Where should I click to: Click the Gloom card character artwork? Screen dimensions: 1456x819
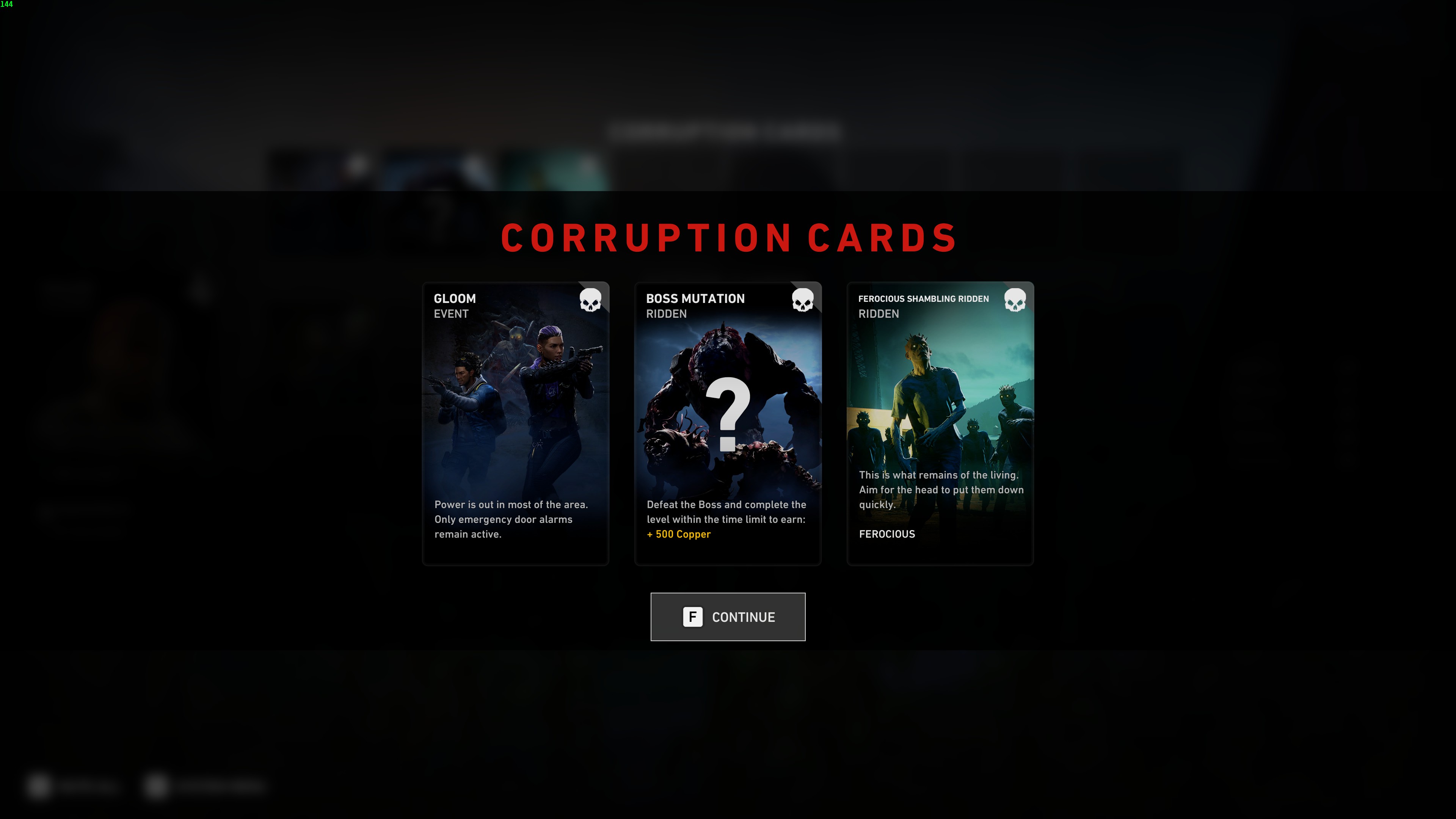[x=515, y=407]
